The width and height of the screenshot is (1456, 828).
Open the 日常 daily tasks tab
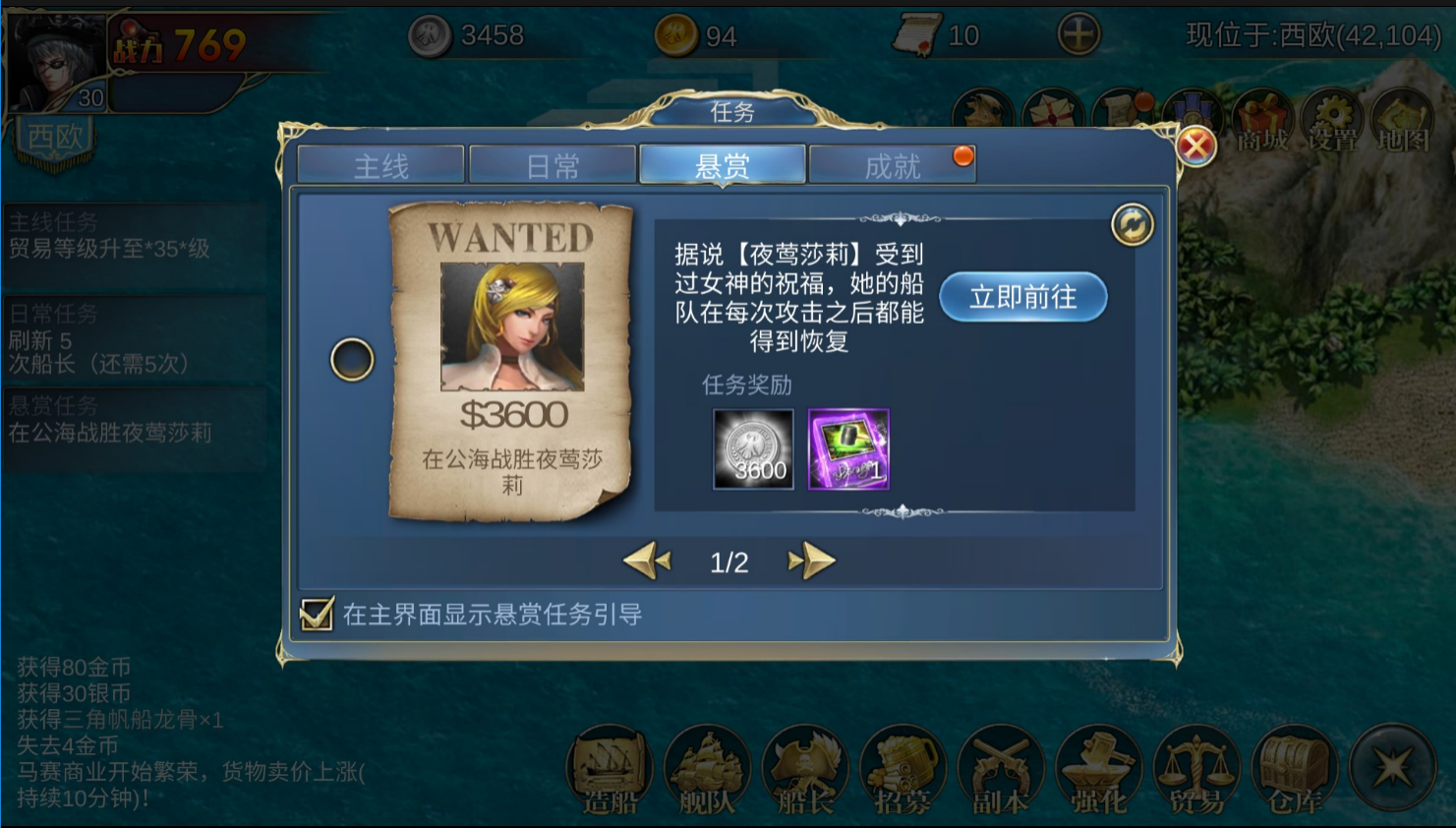(553, 164)
